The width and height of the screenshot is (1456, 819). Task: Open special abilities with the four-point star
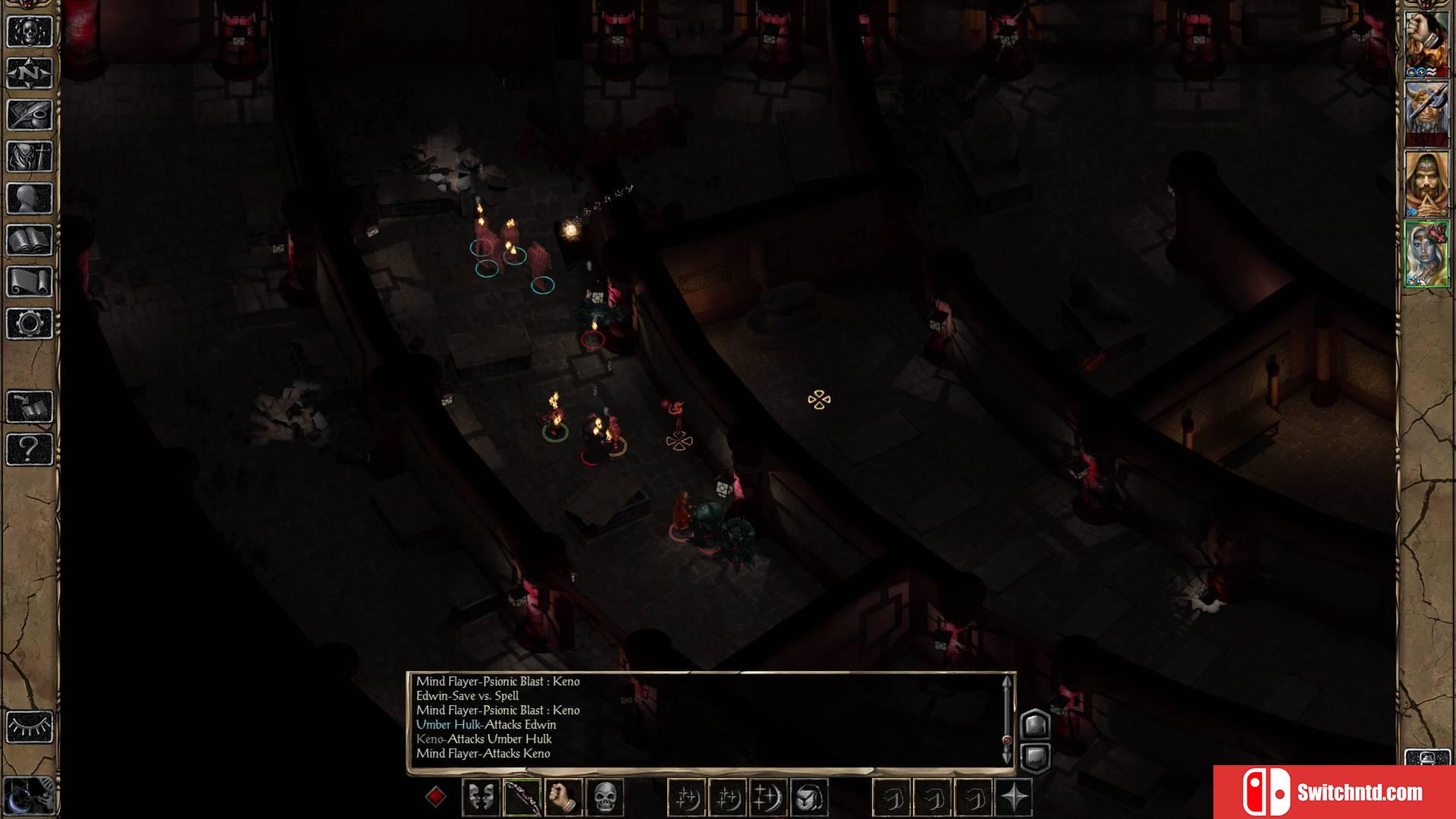pyautogui.click(x=1014, y=797)
